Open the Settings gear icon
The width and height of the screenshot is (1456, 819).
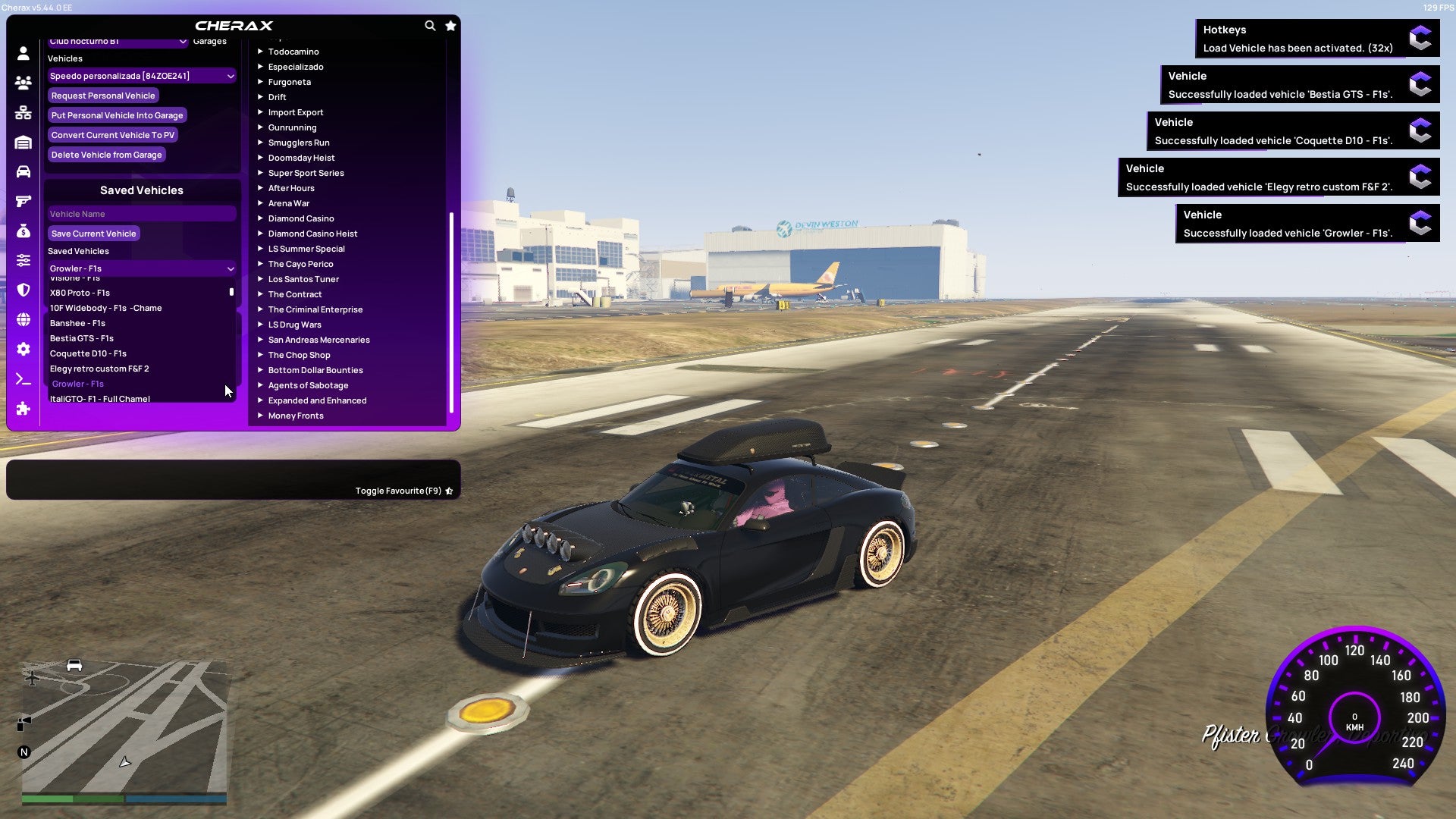click(x=22, y=349)
